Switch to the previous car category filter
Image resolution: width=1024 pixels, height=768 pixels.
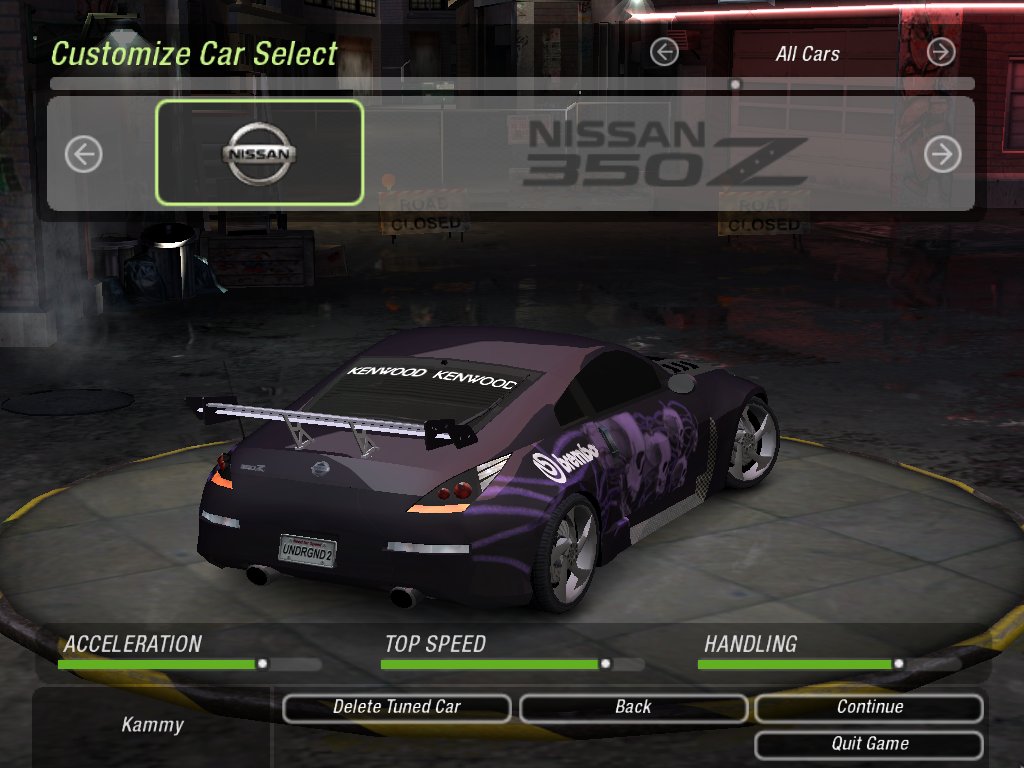tap(664, 52)
